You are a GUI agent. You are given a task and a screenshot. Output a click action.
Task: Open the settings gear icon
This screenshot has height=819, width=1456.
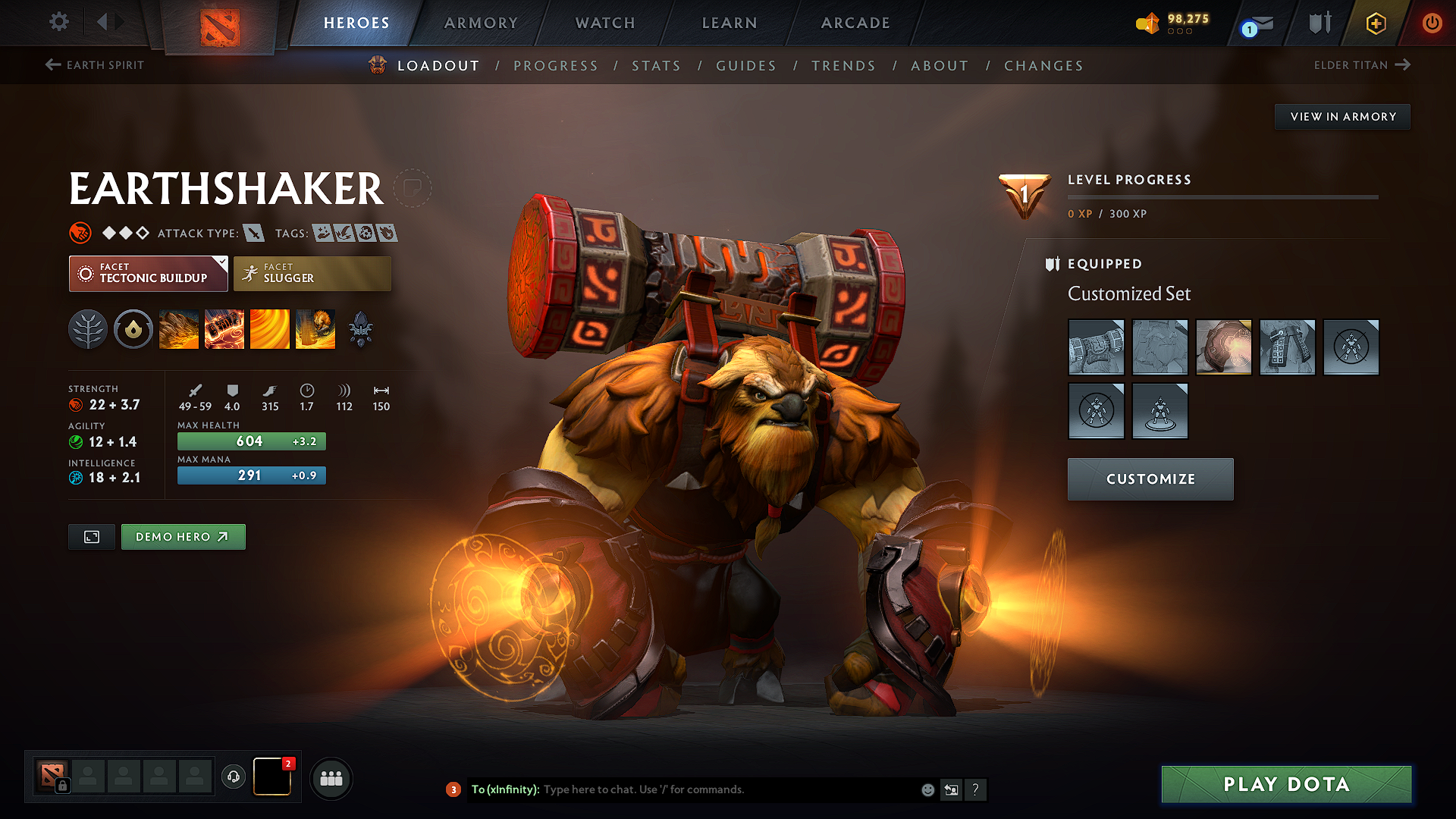58,22
